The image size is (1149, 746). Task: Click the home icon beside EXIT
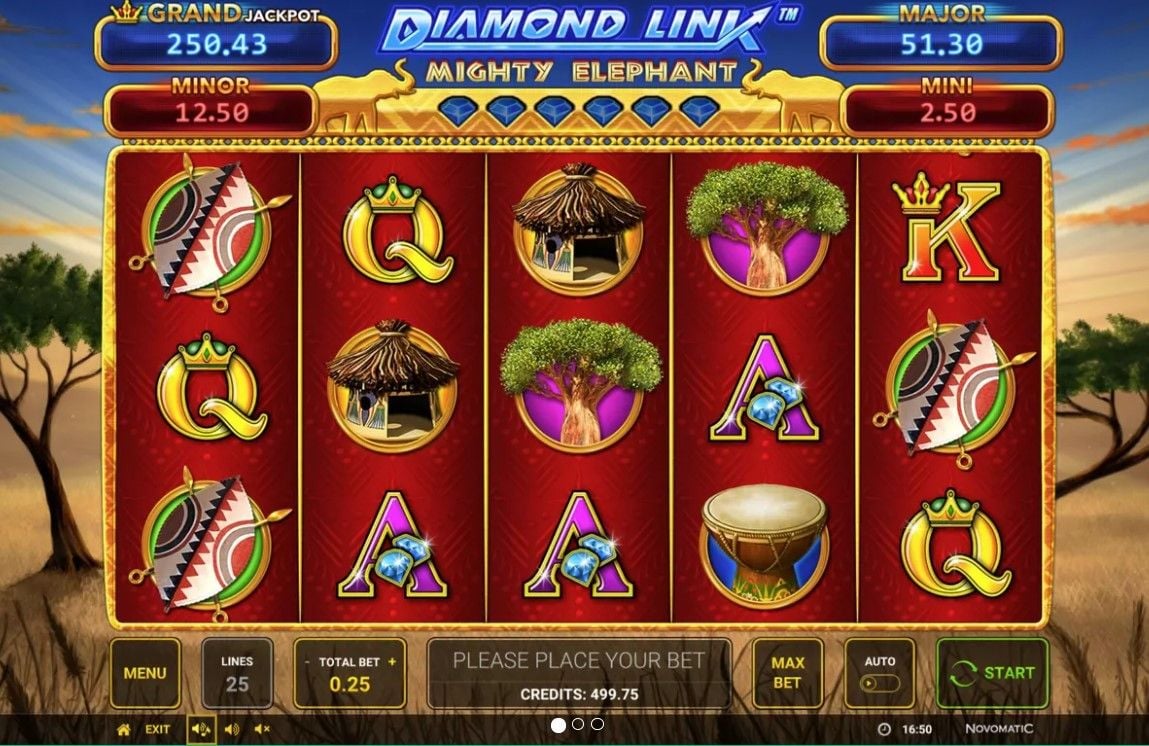pyautogui.click(x=124, y=730)
